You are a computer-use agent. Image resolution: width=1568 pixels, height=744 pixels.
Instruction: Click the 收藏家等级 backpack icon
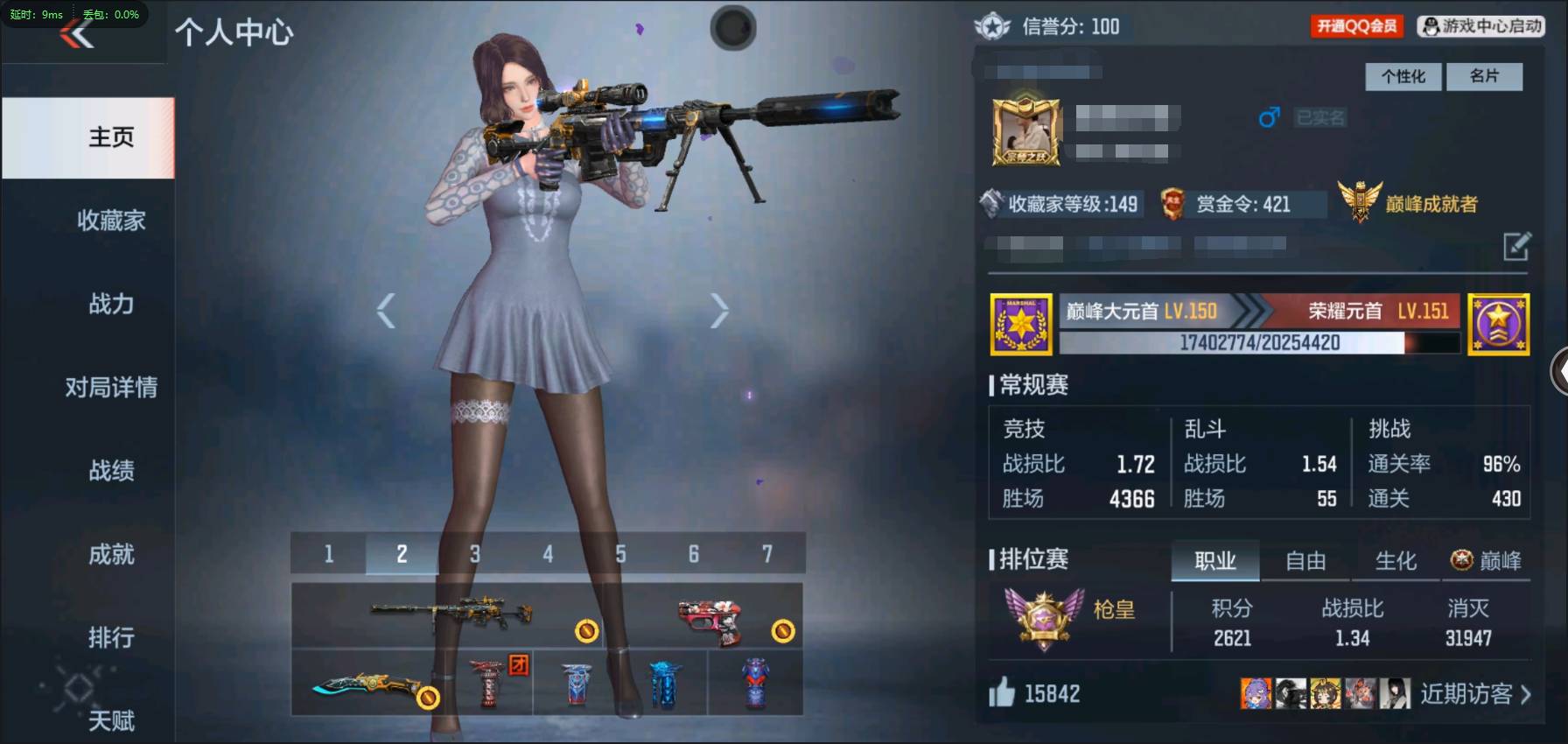click(993, 203)
